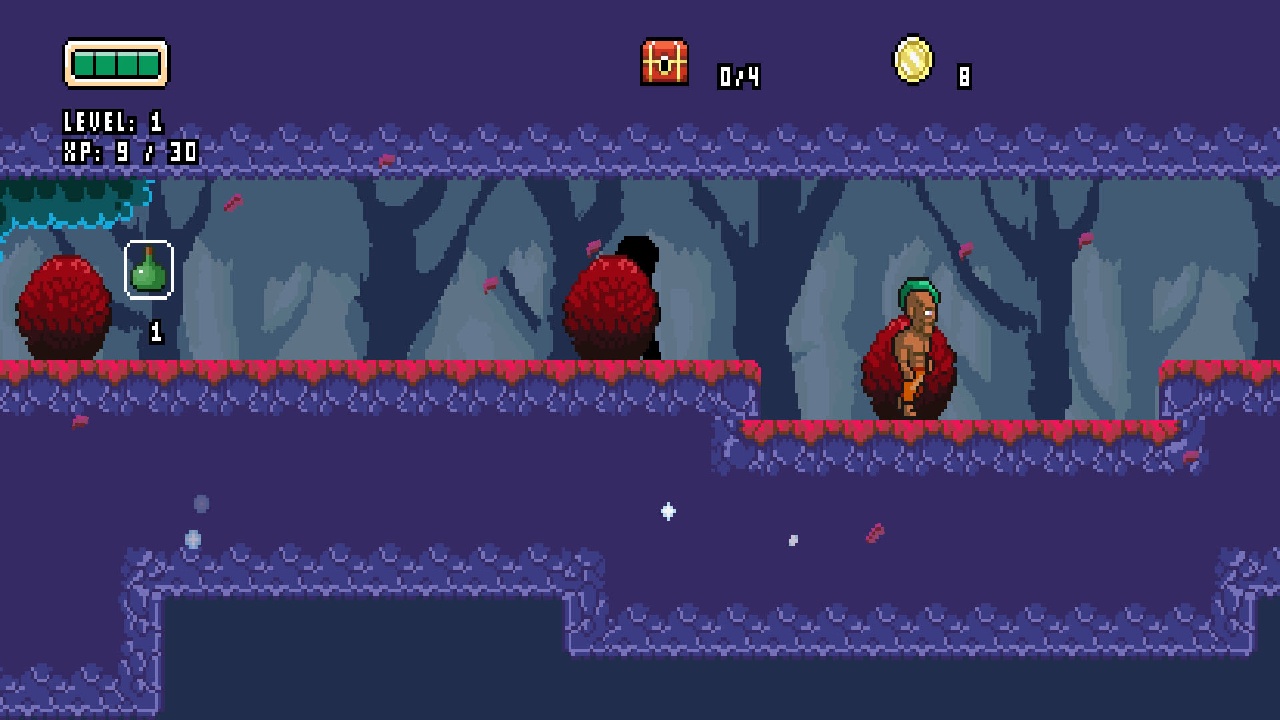The width and height of the screenshot is (1280, 720).
Task: Click the red treasure chest icon
Action: click(666, 63)
